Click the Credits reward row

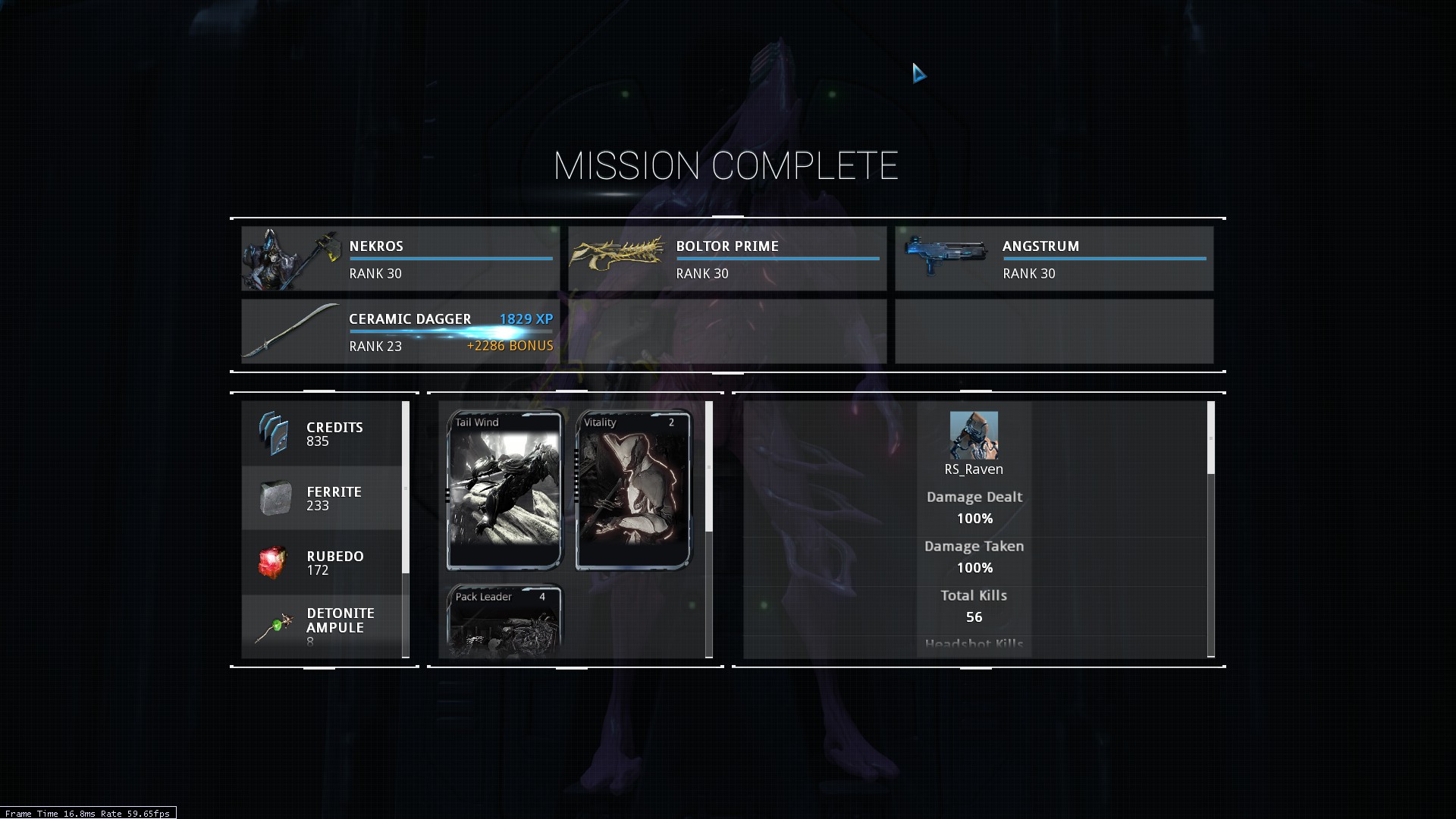pos(322,434)
